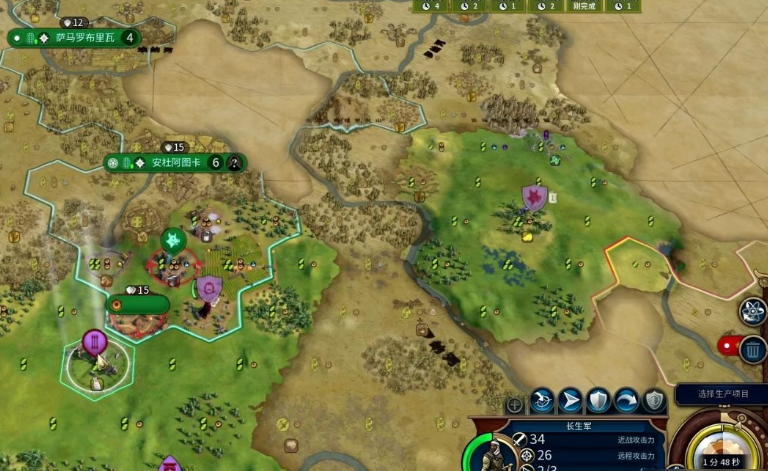Activate the fortify shield unit action
Image resolution: width=768 pixels, height=471 pixels.
(597, 401)
